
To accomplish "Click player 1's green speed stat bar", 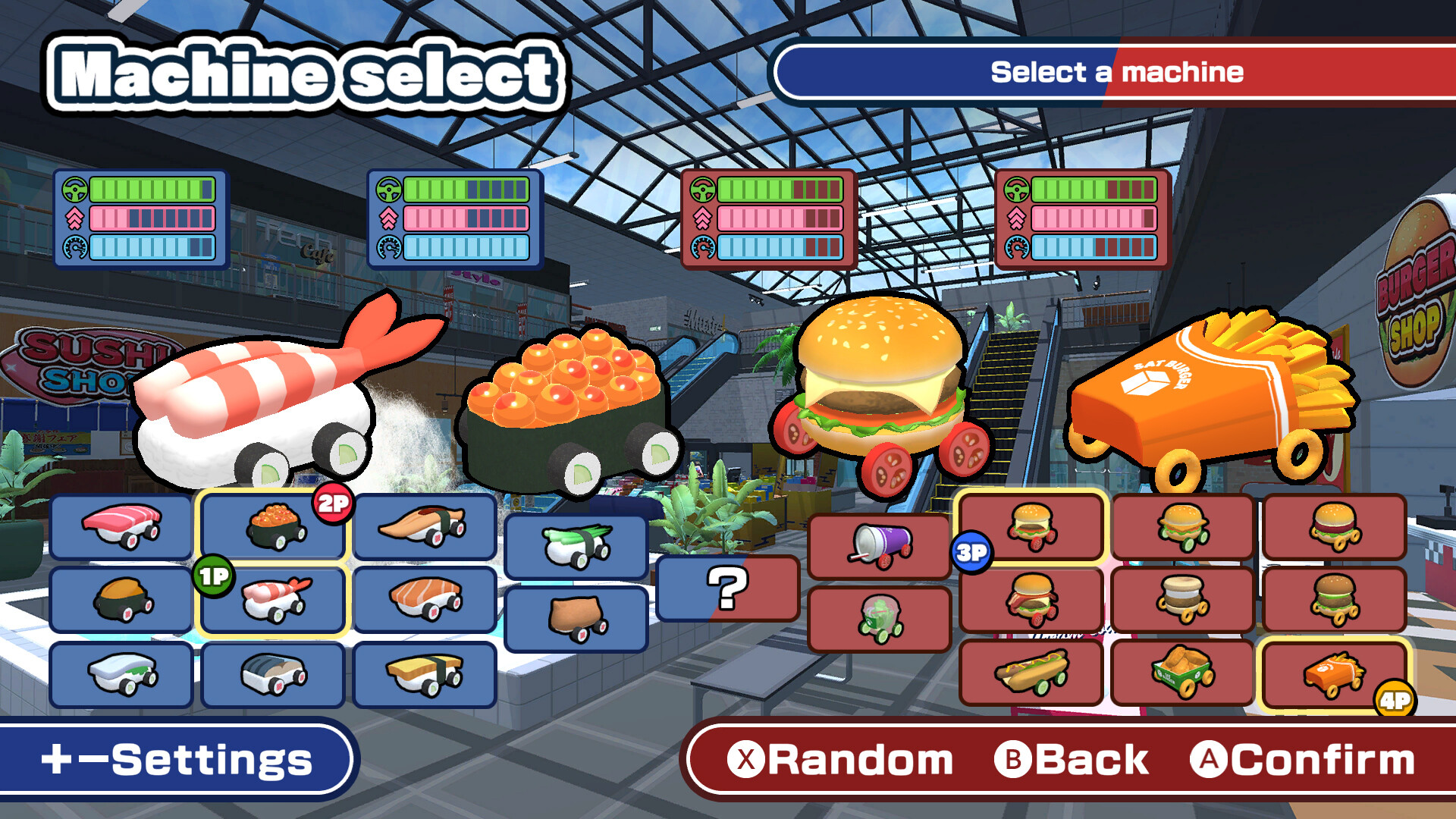I will click(x=152, y=190).
